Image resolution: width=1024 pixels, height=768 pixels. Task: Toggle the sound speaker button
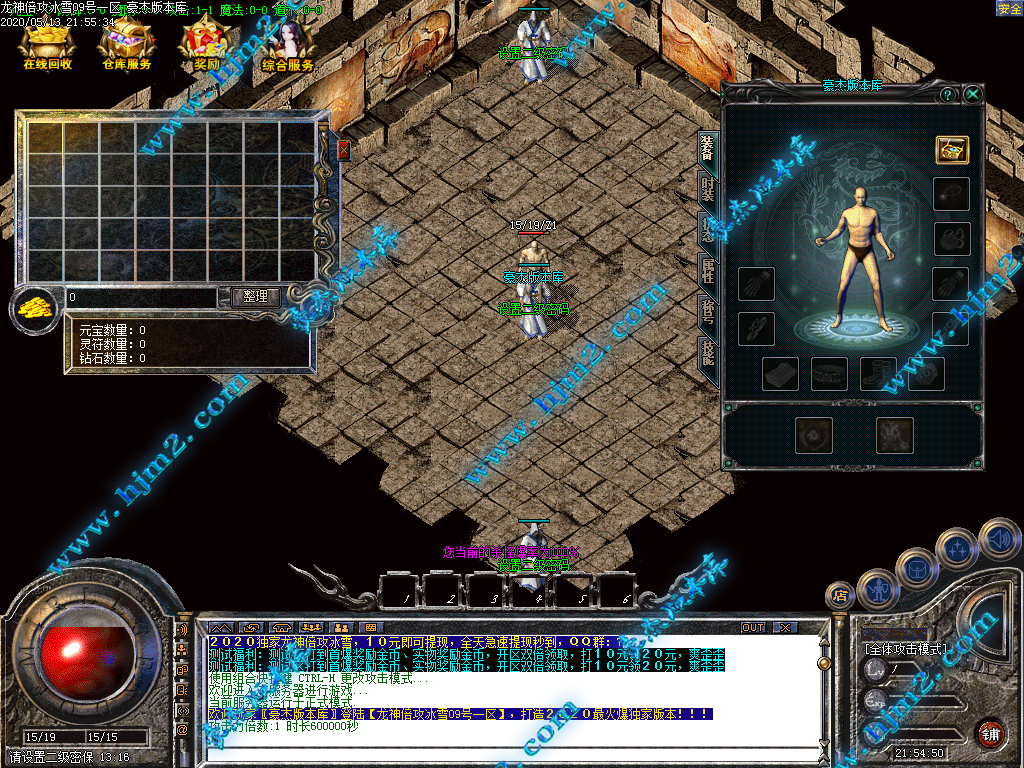coord(998,540)
